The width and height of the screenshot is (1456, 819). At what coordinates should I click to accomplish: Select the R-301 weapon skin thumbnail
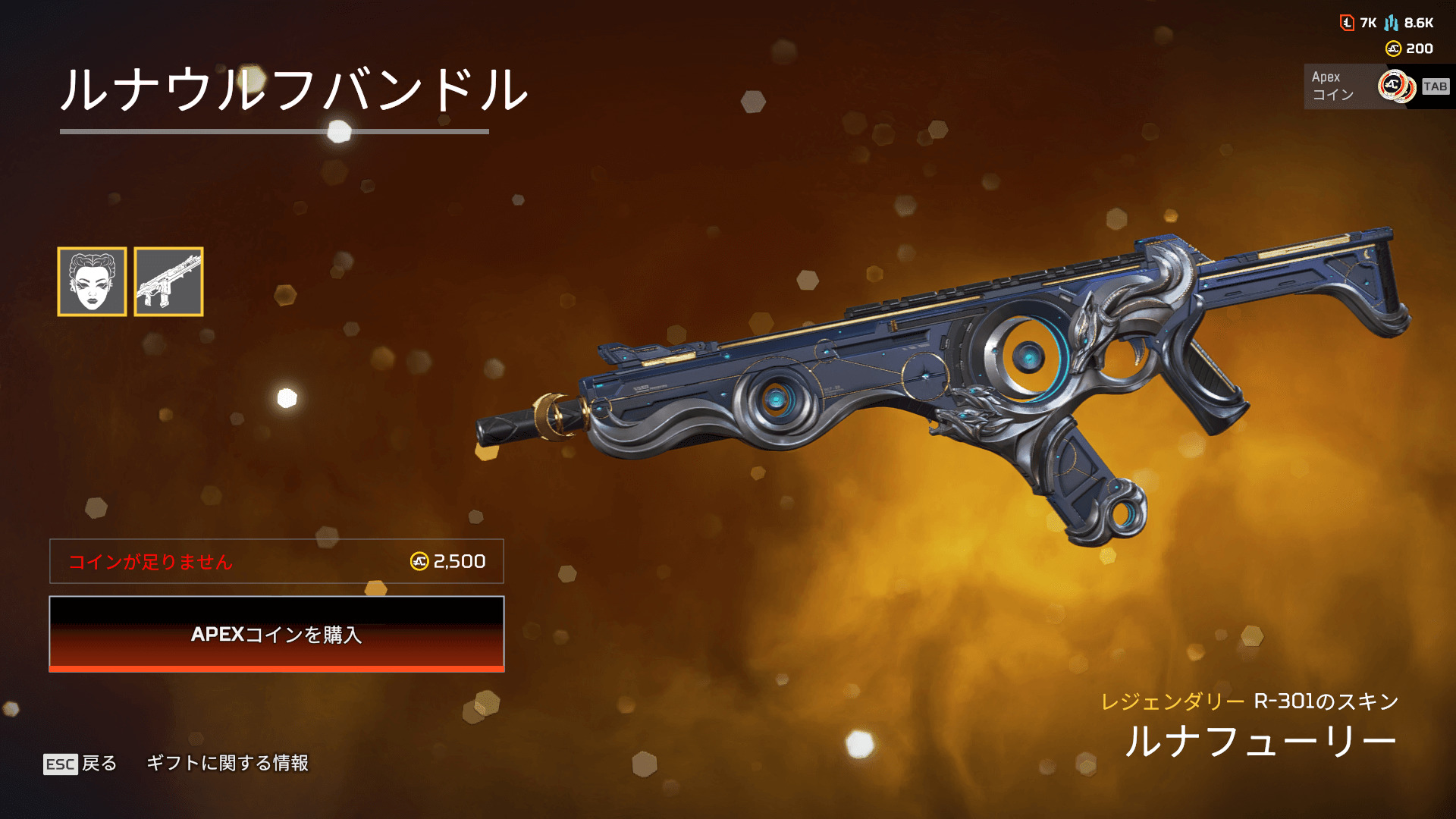pyautogui.click(x=168, y=281)
